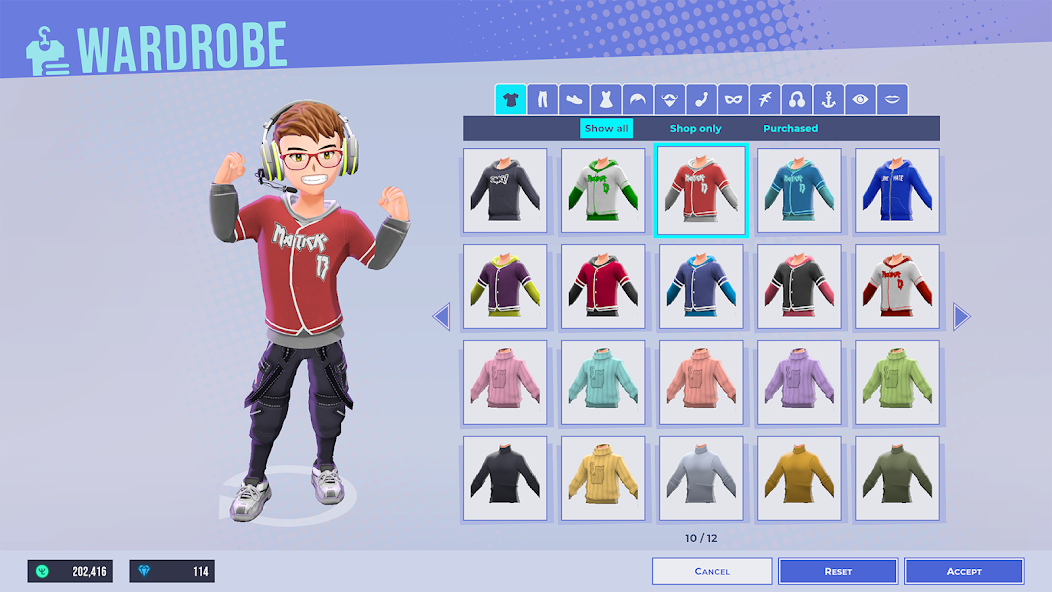
Task: Switch to the pants category tab
Action: [x=542, y=99]
